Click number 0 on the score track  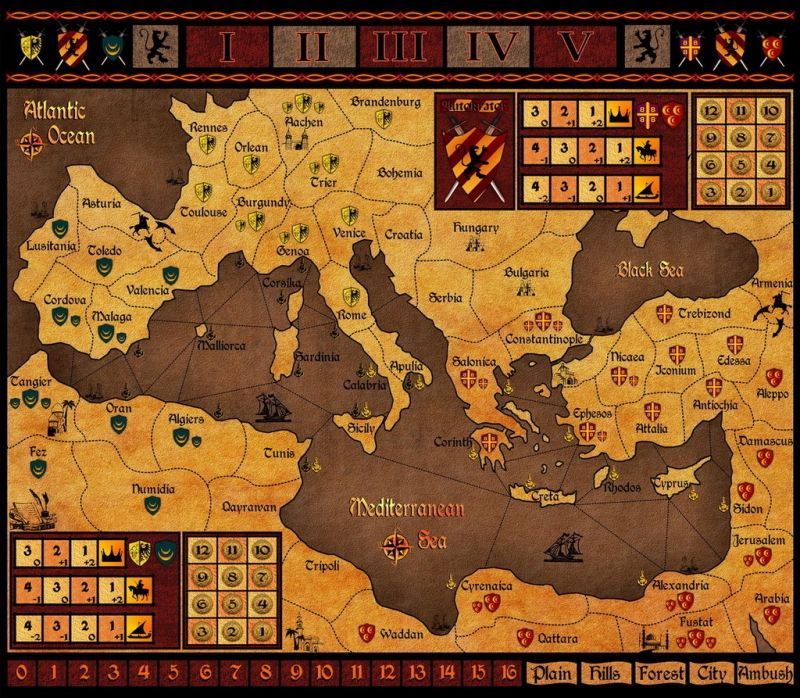(x=22, y=672)
